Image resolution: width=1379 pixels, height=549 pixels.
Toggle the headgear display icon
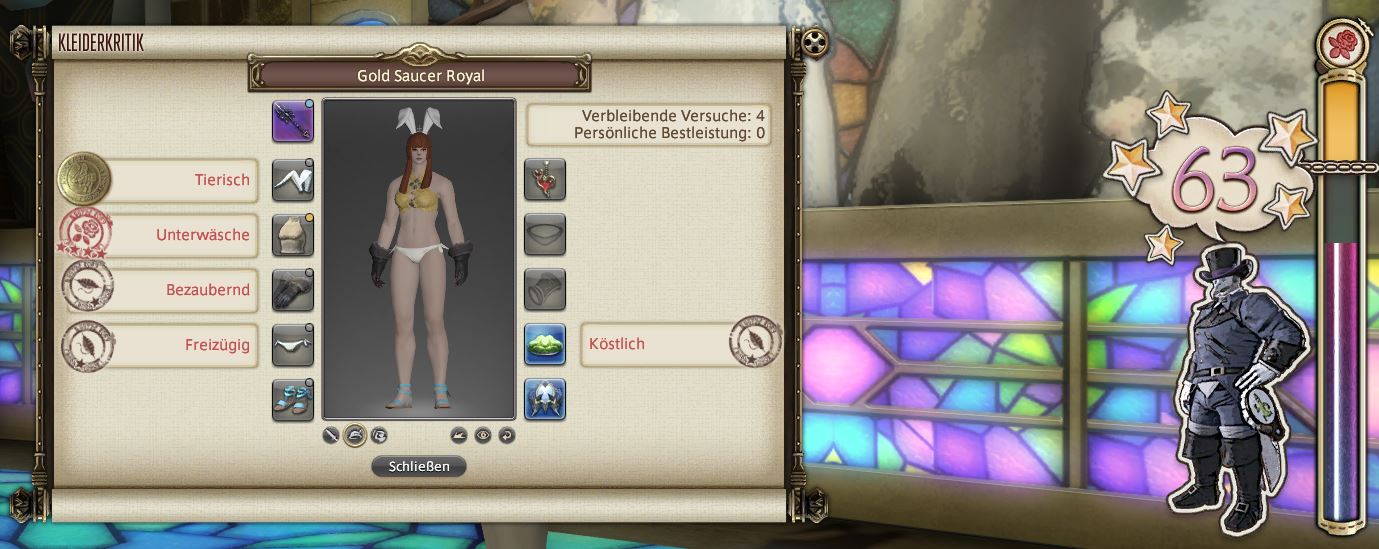(355, 435)
